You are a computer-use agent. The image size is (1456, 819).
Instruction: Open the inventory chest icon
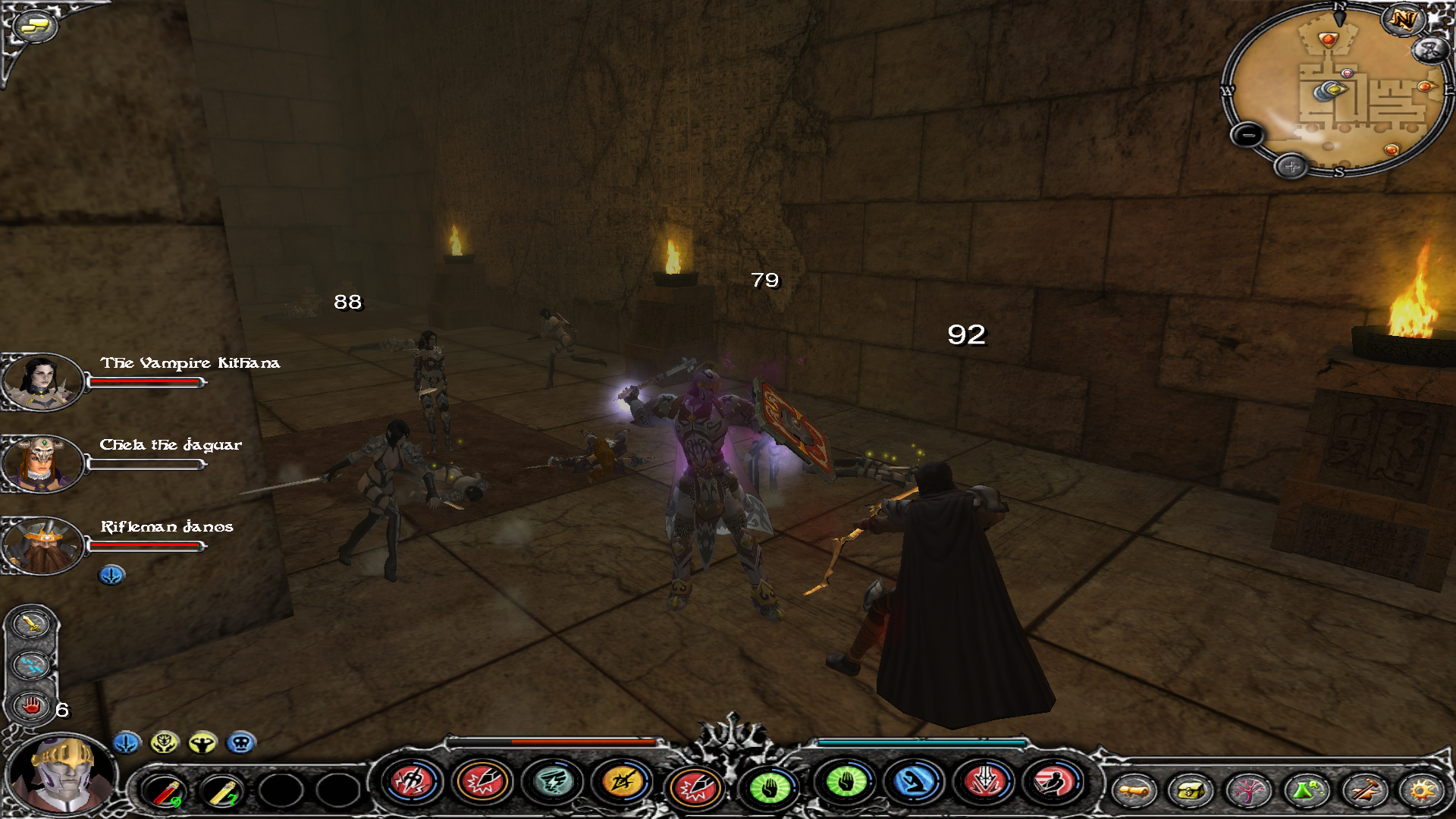point(1190,791)
